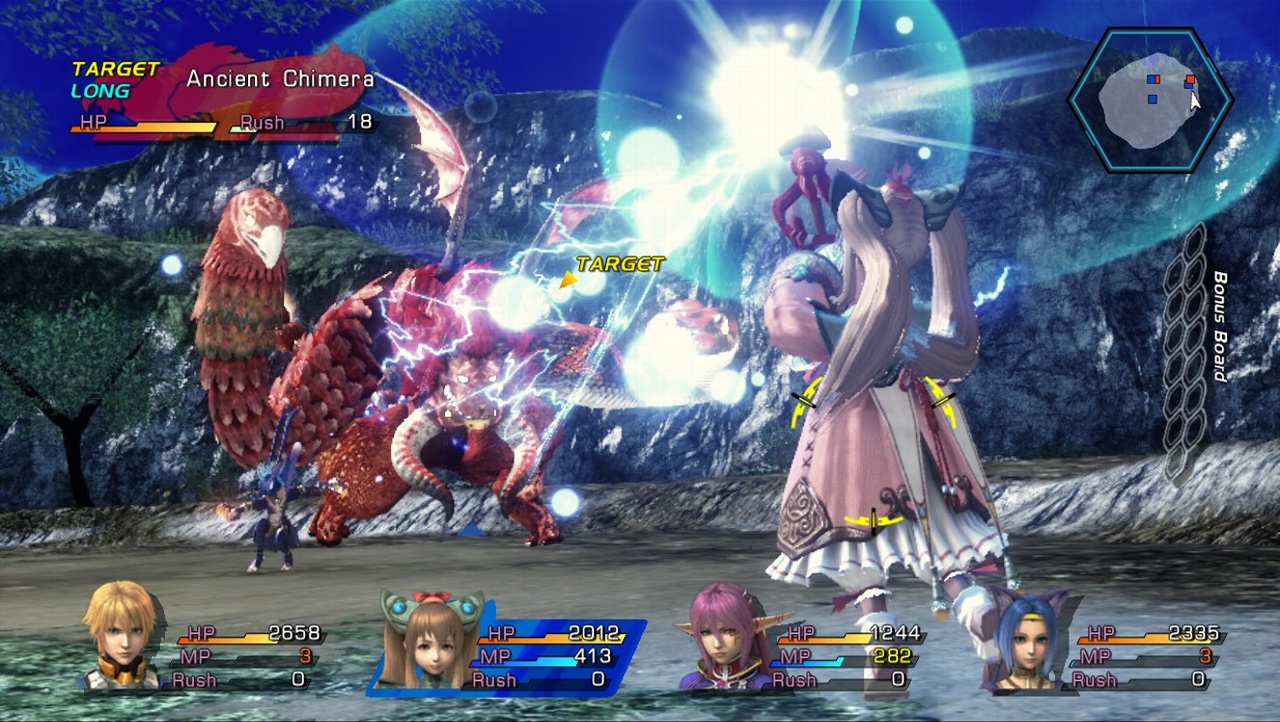Click the enemy Rush value 18

[363, 123]
